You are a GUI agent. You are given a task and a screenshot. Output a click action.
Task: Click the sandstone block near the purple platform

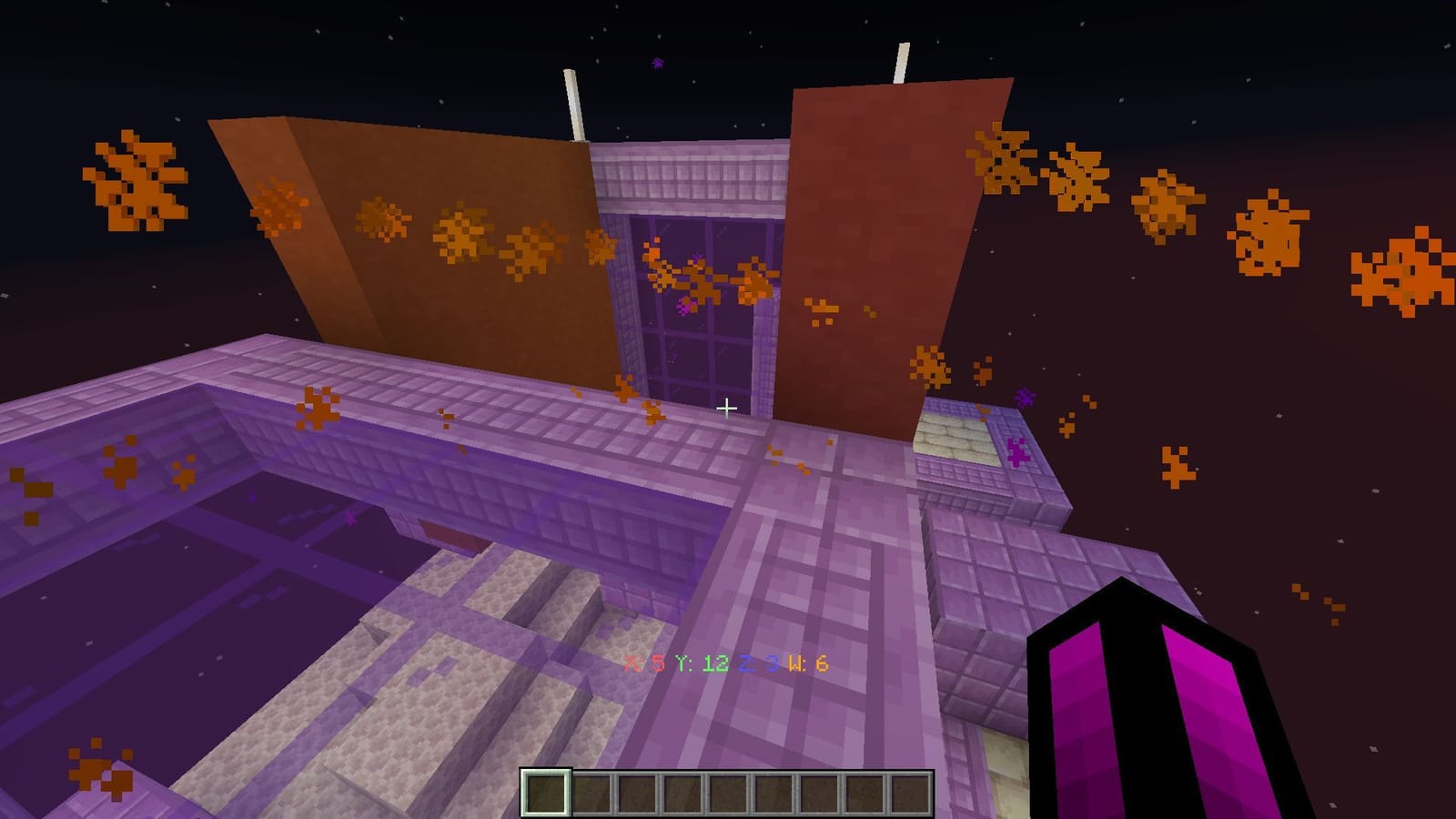pyautogui.click(x=955, y=432)
